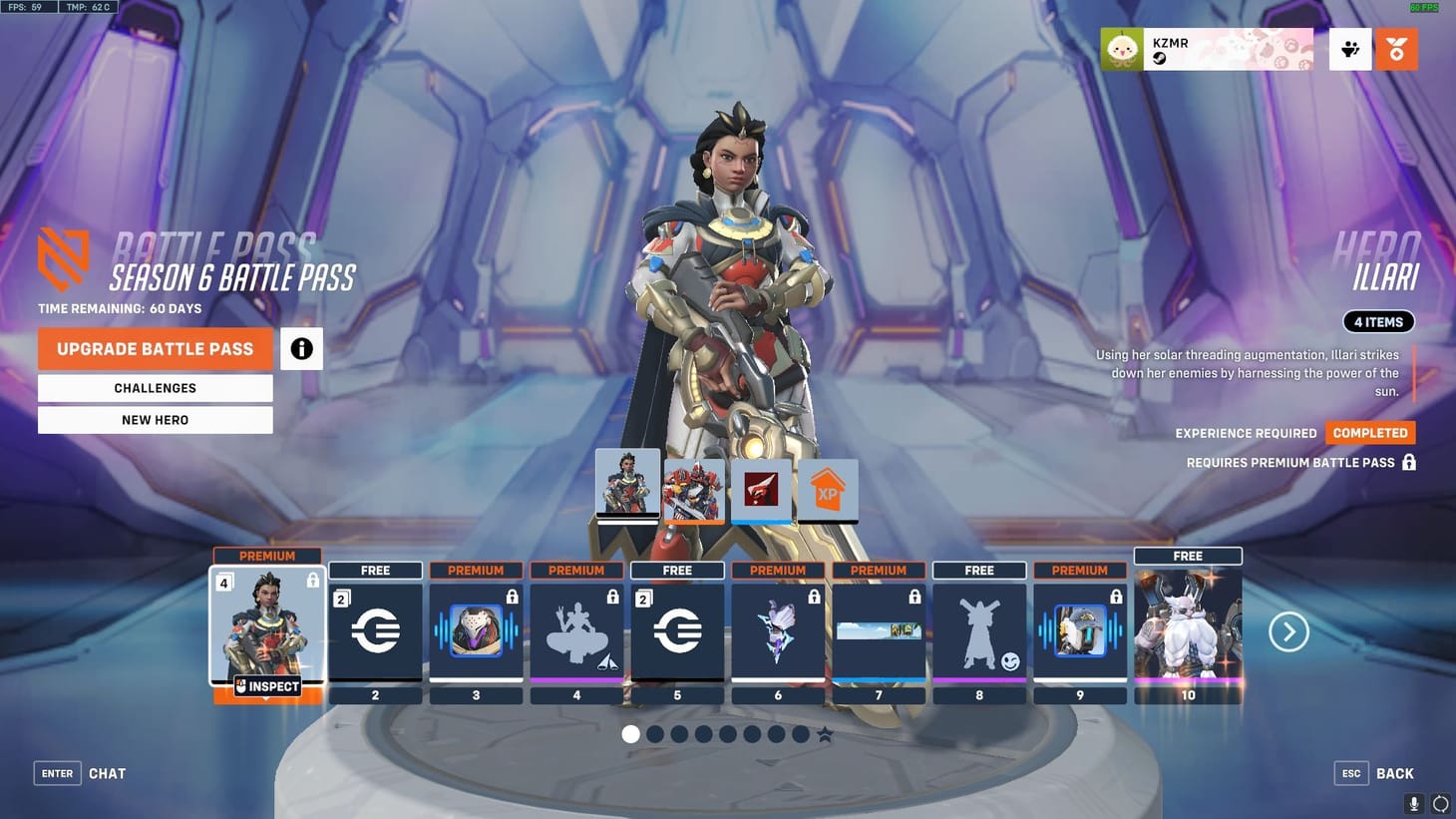
Task: Open the challenges medal icon at top right
Action: 1396,48
